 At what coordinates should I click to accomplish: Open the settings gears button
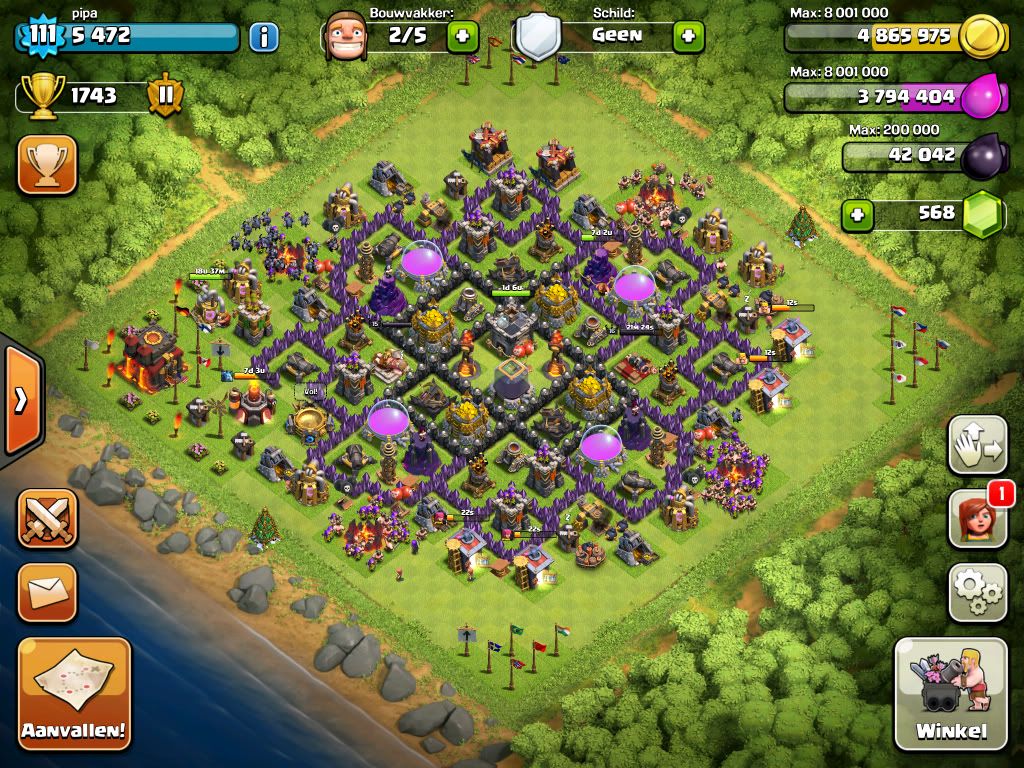977,593
